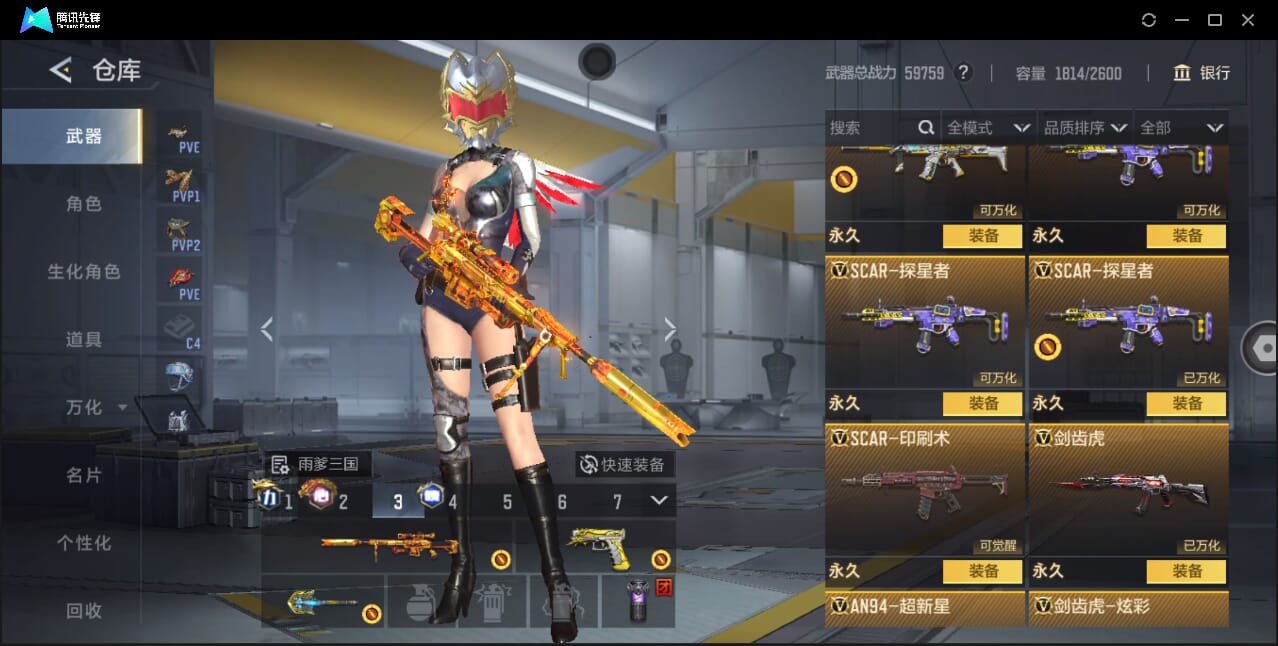Click the weapon power question mark help
This screenshot has width=1278, height=646.
963,73
